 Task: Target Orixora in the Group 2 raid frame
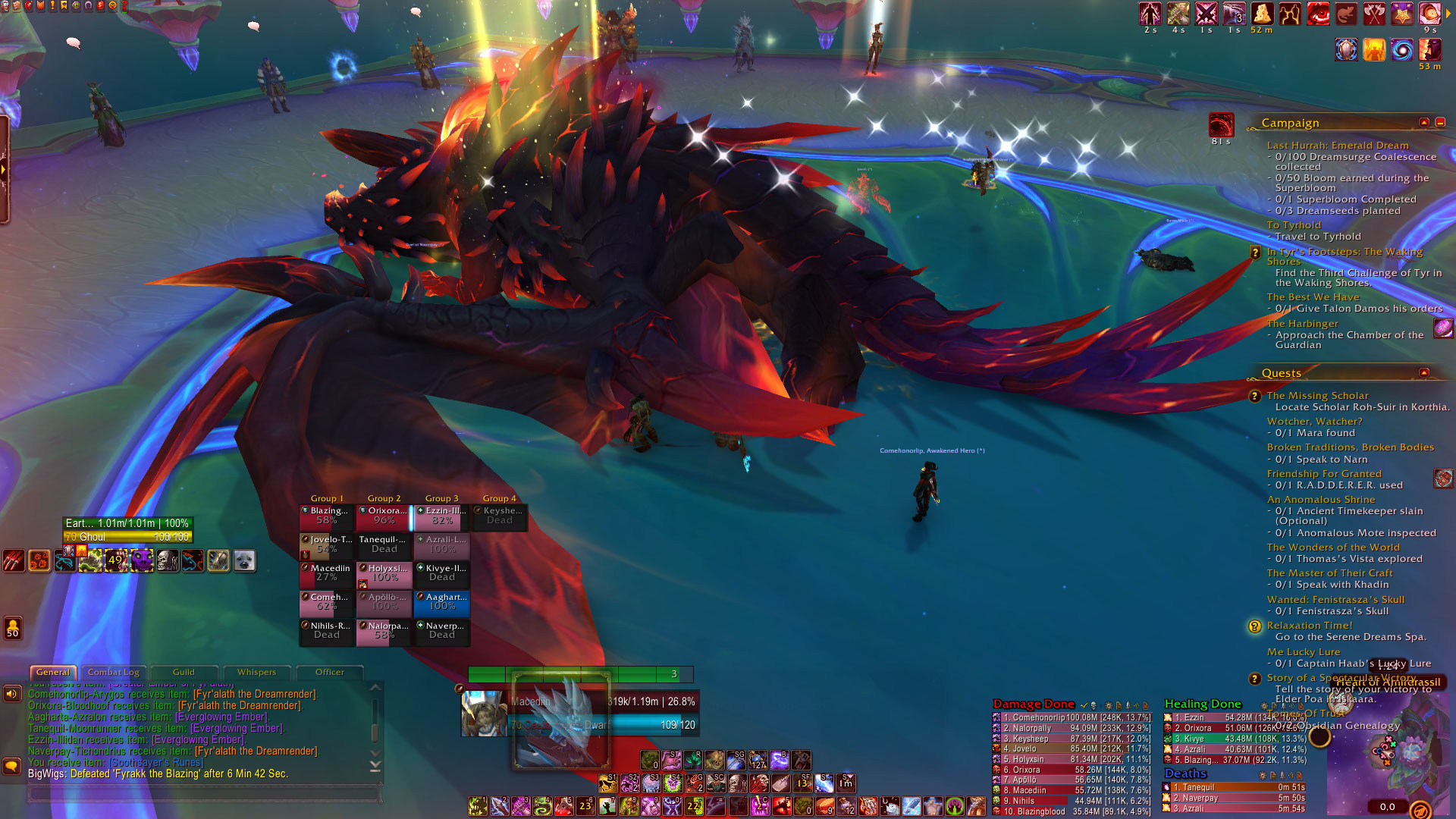click(384, 516)
